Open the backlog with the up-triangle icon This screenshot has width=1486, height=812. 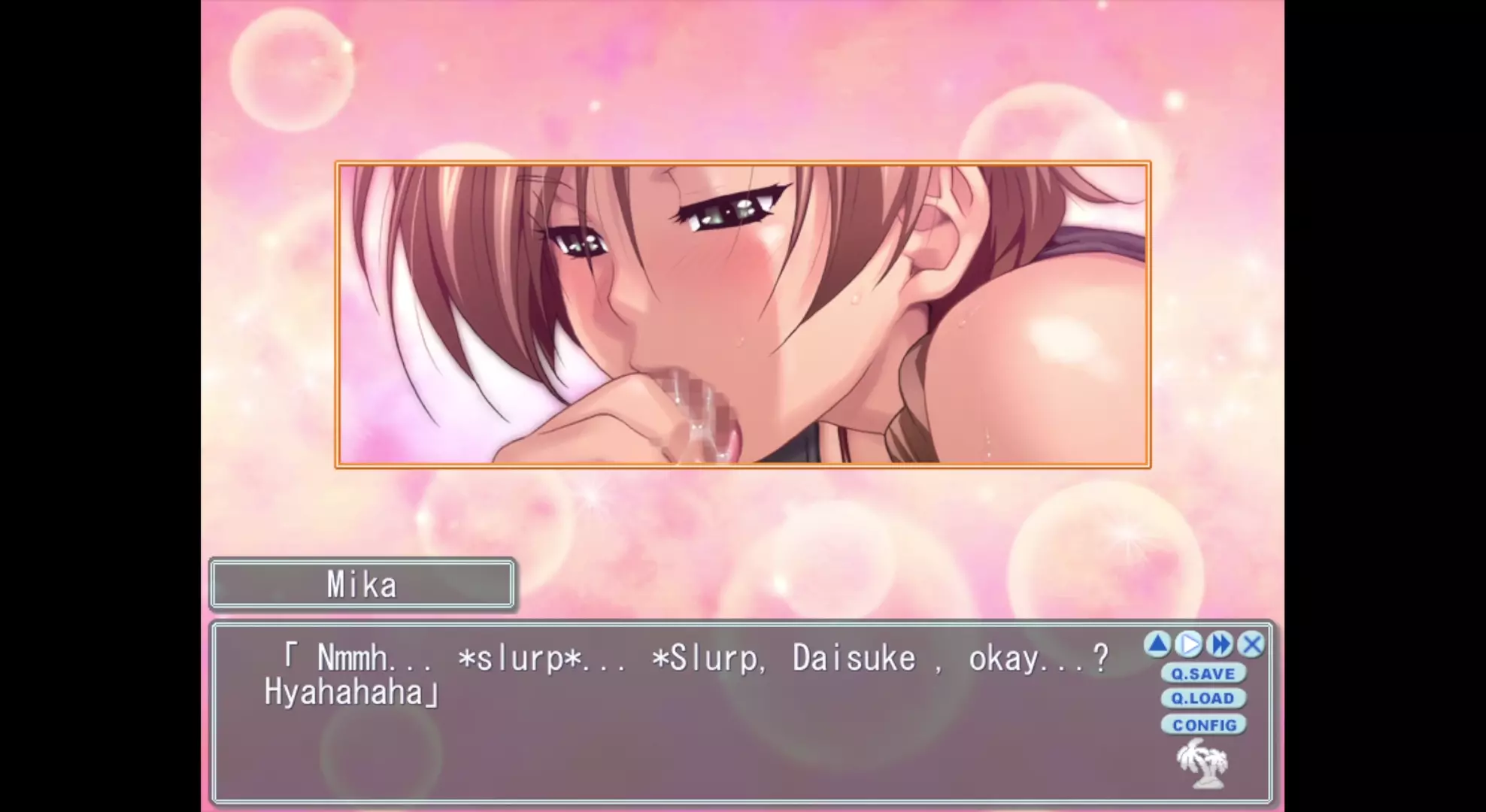click(x=1157, y=644)
